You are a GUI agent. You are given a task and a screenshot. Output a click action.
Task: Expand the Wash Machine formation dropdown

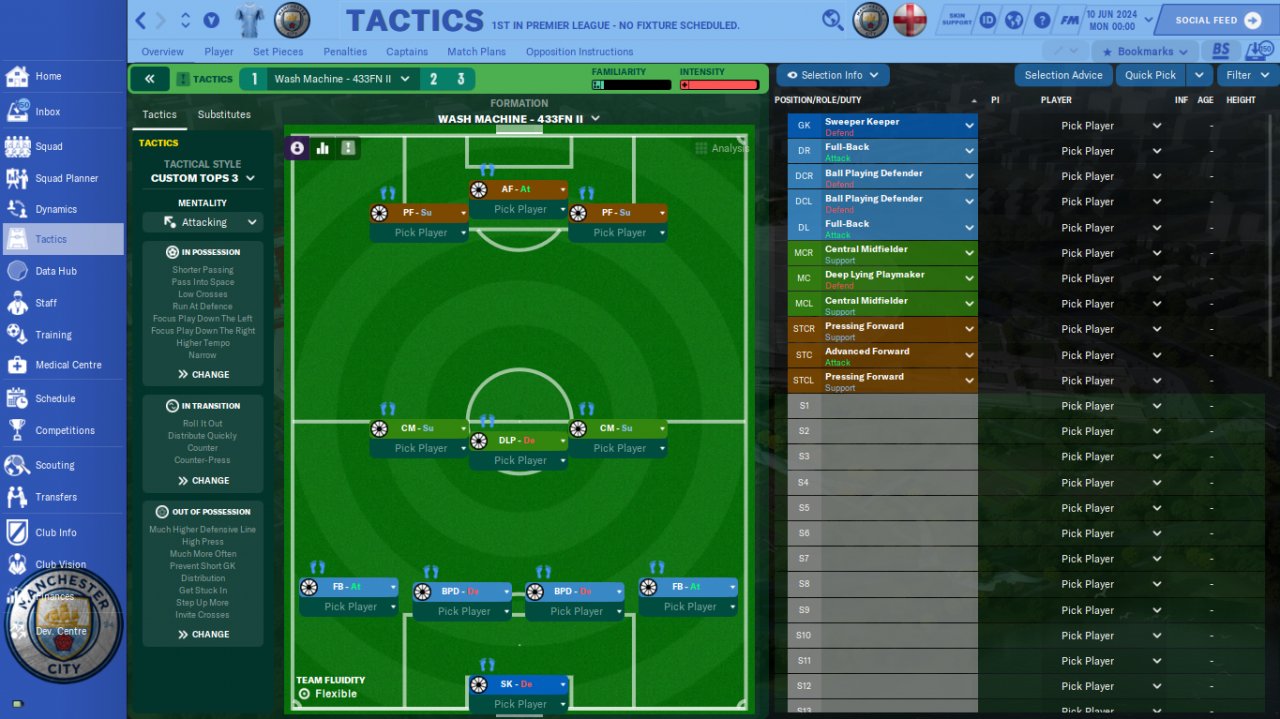click(519, 119)
